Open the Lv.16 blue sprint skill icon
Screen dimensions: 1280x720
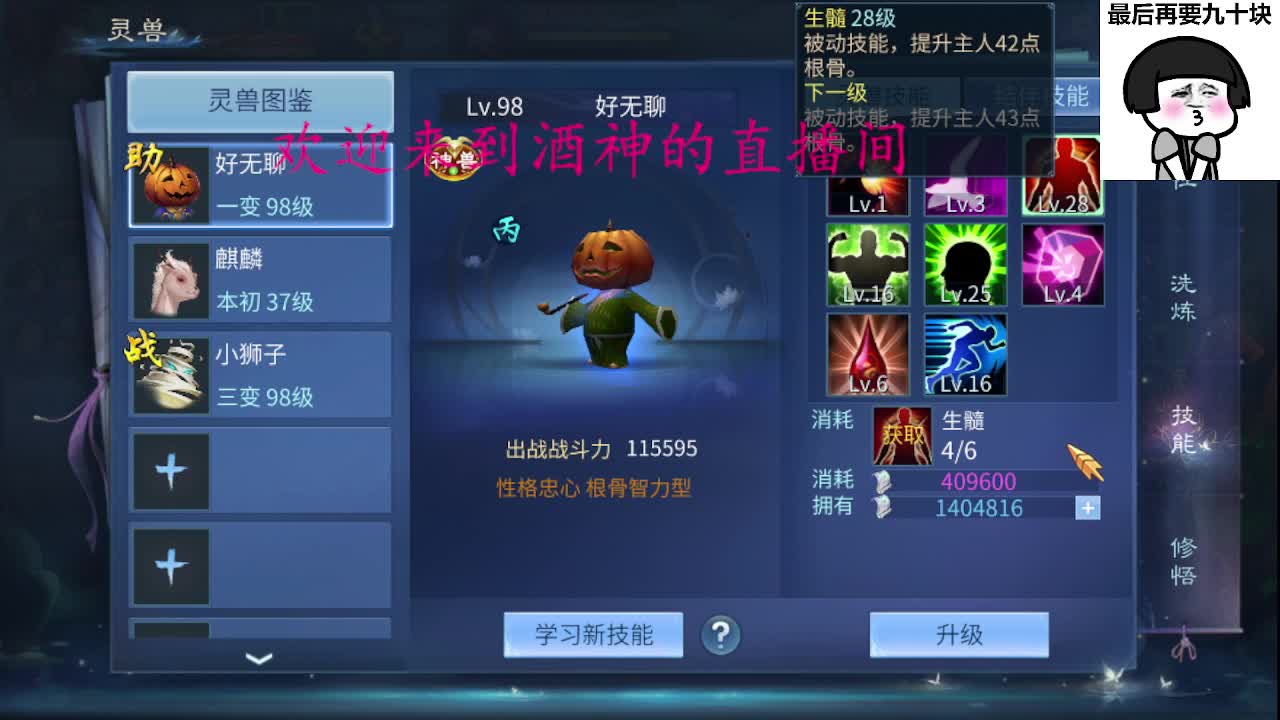[x=964, y=352]
